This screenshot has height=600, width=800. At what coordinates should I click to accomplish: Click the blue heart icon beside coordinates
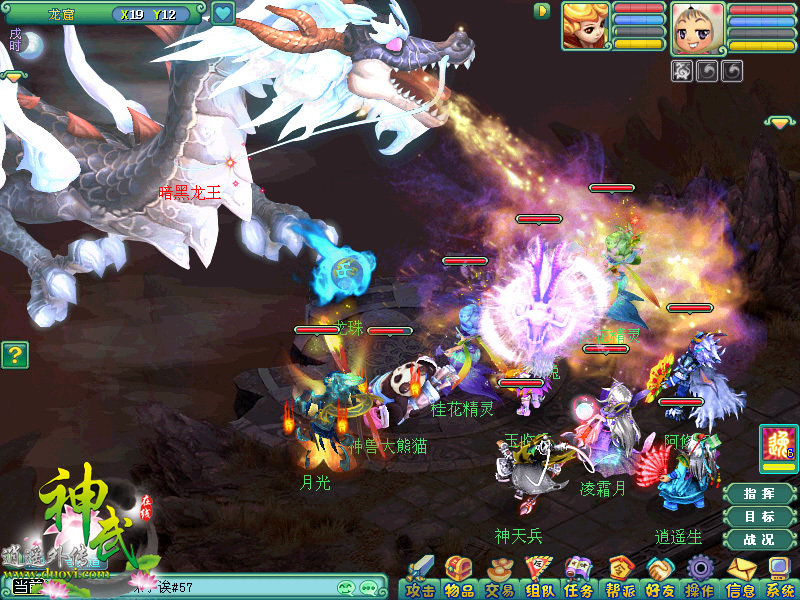pos(222,14)
